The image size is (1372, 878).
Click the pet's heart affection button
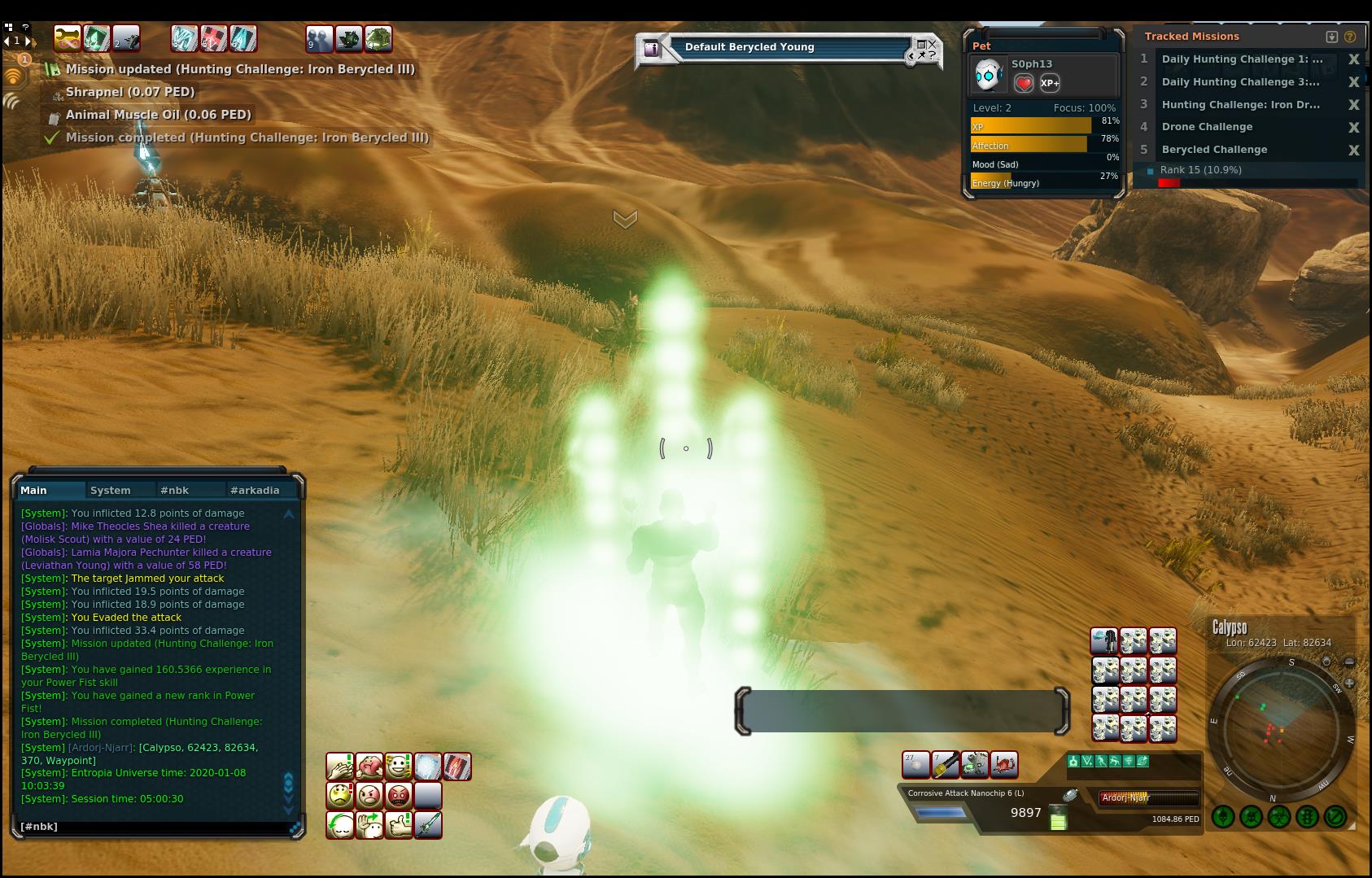[1024, 83]
